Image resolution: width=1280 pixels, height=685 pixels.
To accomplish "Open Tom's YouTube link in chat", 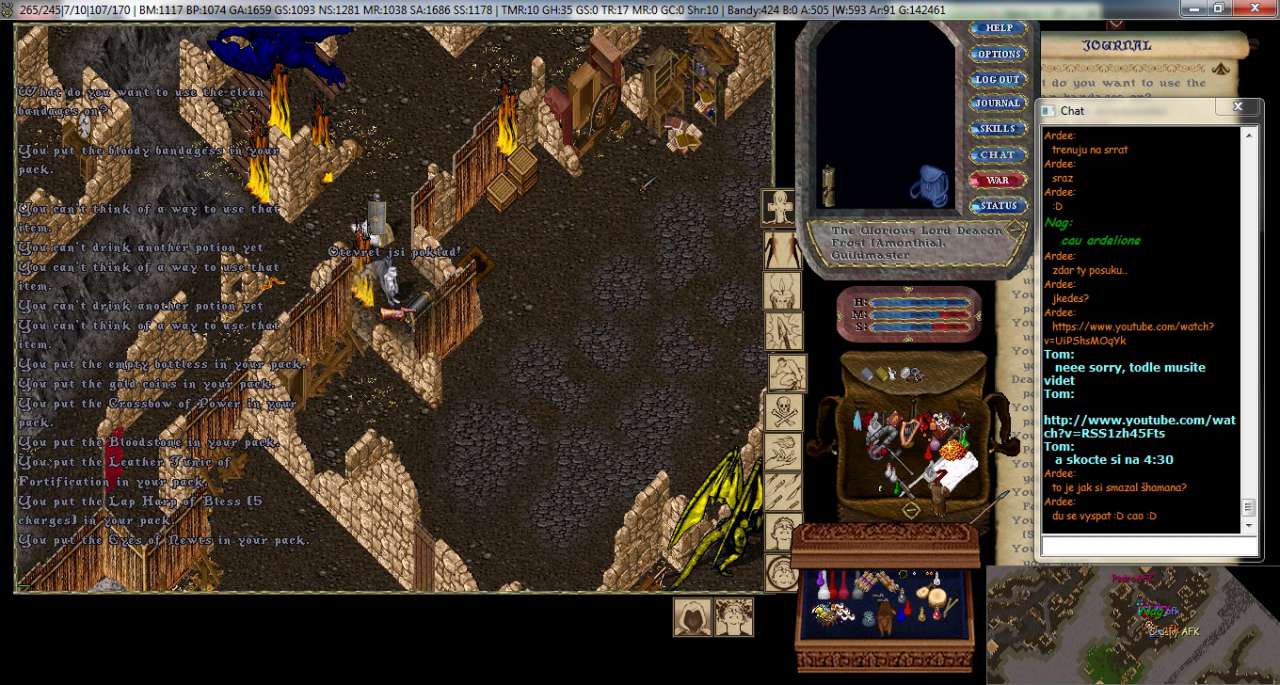I will (x=1139, y=426).
